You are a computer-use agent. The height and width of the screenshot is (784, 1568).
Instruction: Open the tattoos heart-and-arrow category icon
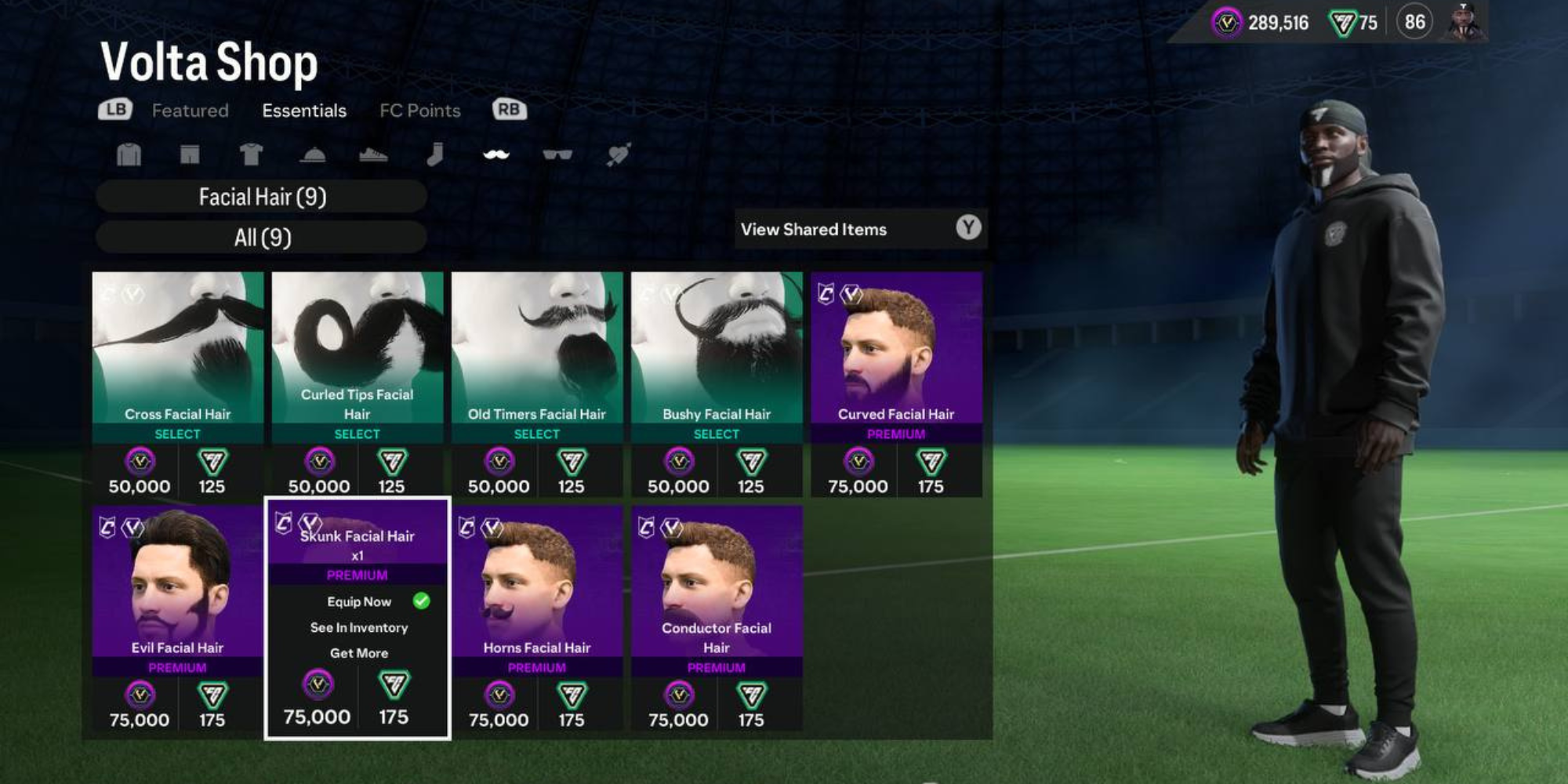[x=619, y=154]
